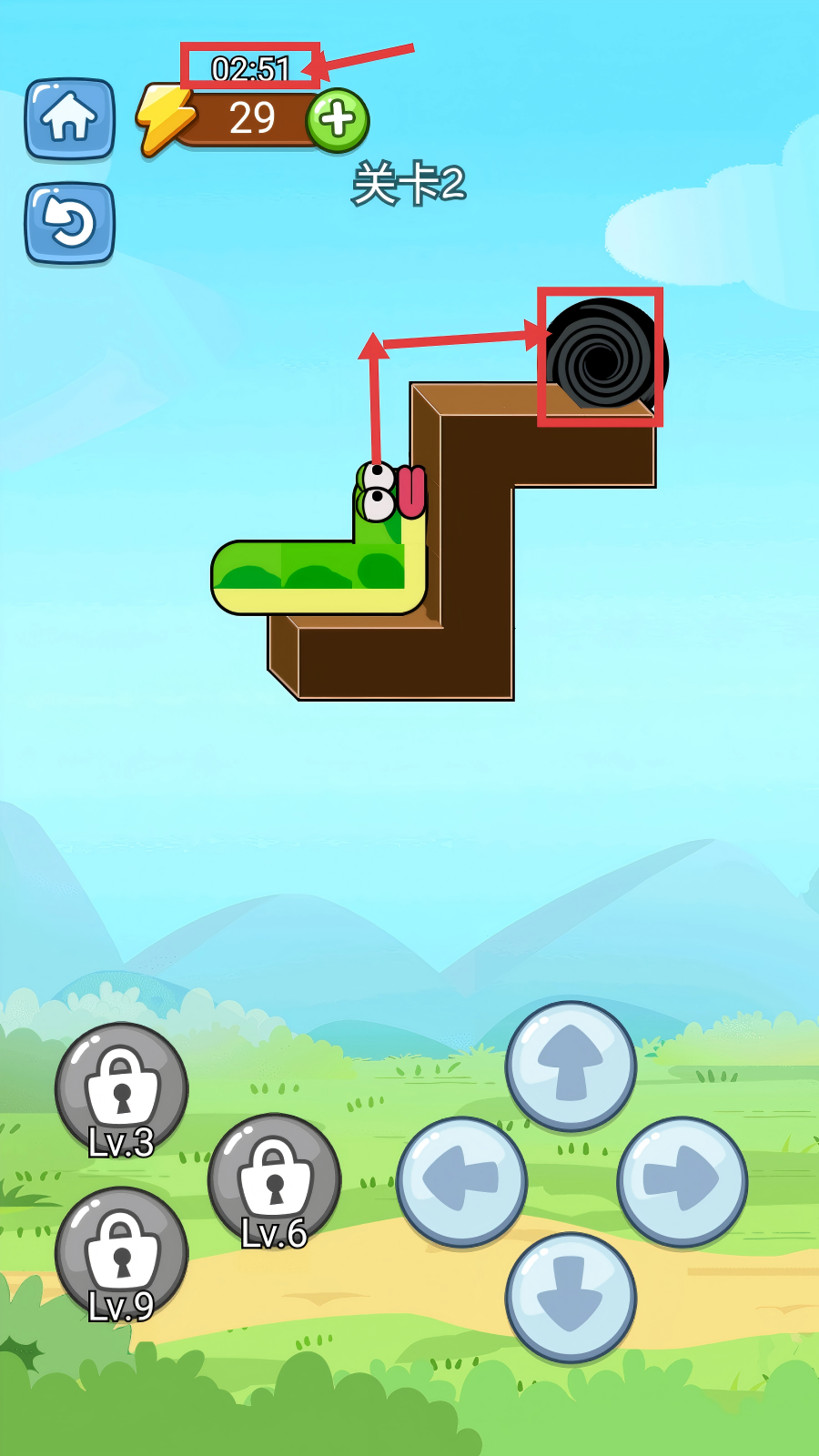Select the locked Lv.6 skill button
The image size is (819, 1456).
274,1180
